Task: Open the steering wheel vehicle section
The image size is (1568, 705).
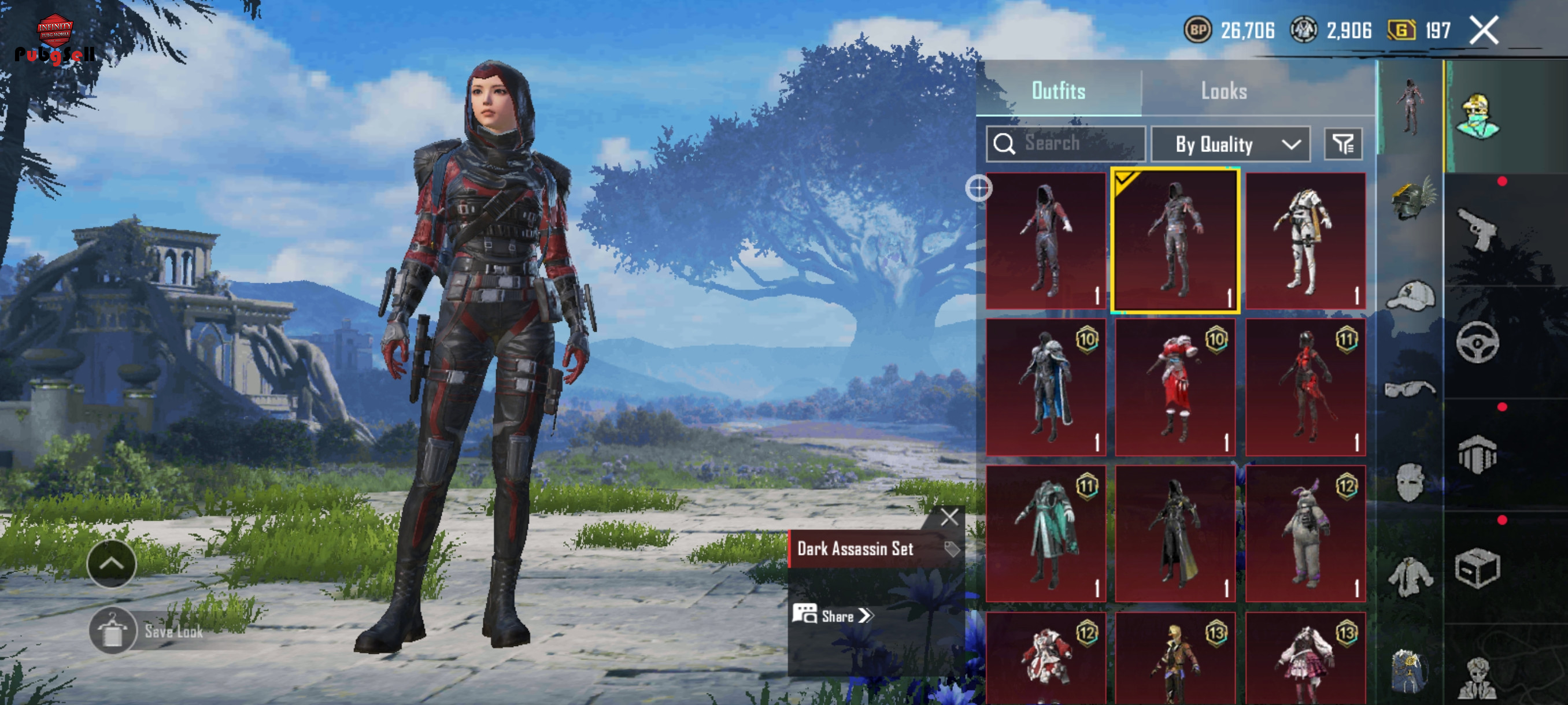Action: (1477, 343)
